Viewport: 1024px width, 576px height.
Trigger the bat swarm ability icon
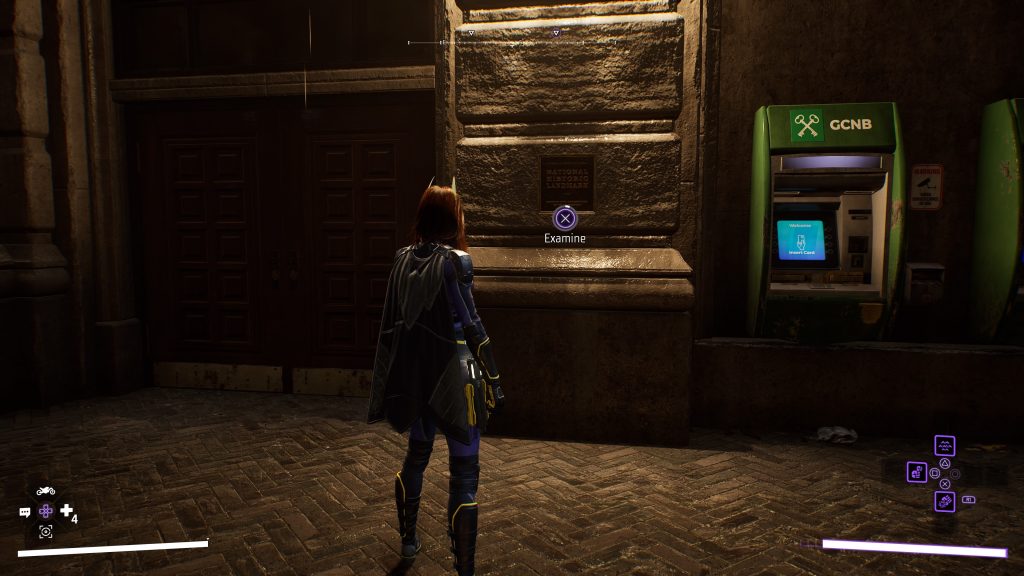(944, 446)
